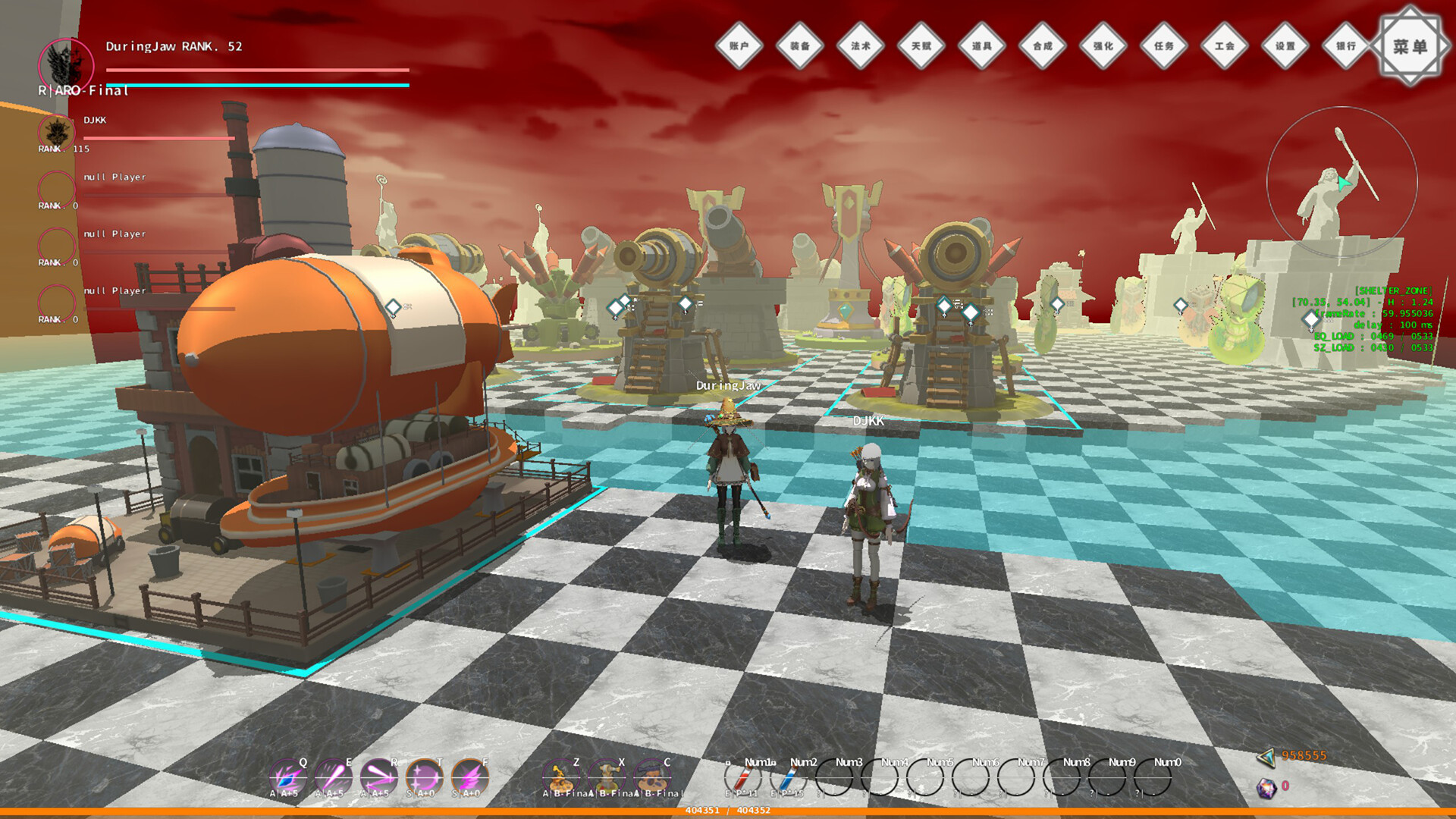Click the minimap in top right corner
Viewport: 1456px width, 819px height.
[x=1341, y=182]
